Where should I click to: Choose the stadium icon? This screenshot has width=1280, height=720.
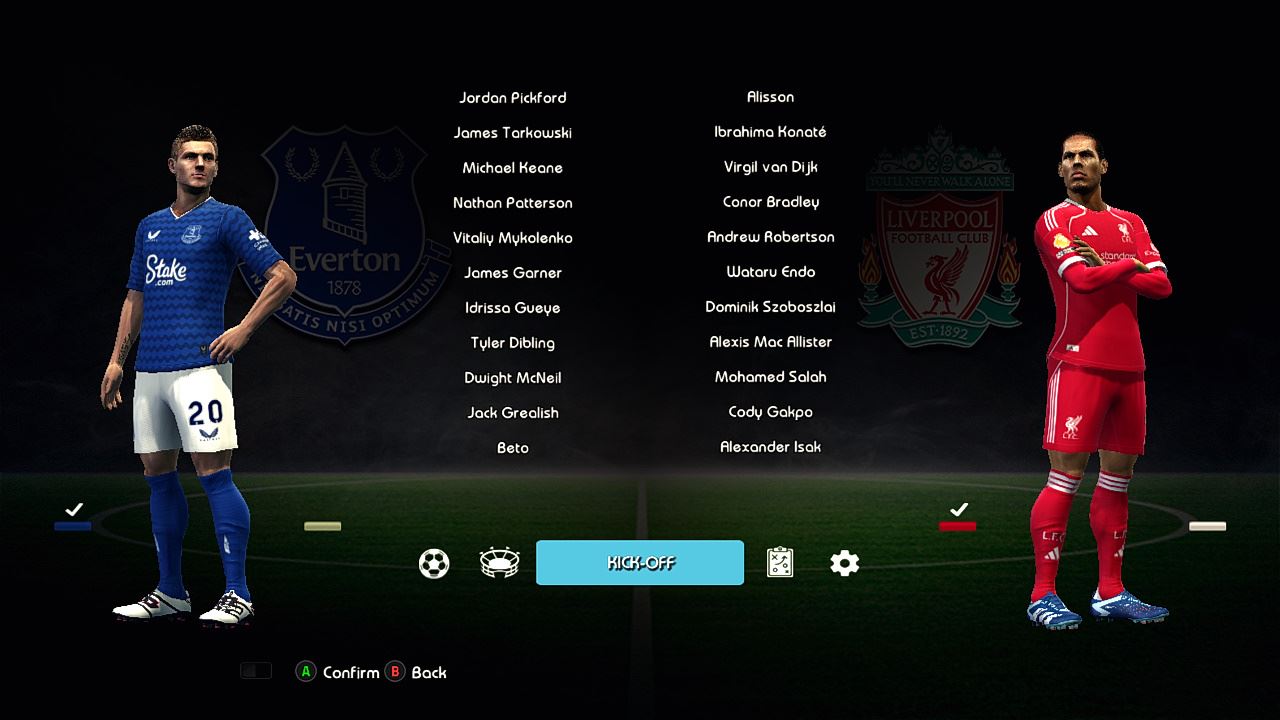click(x=499, y=564)
